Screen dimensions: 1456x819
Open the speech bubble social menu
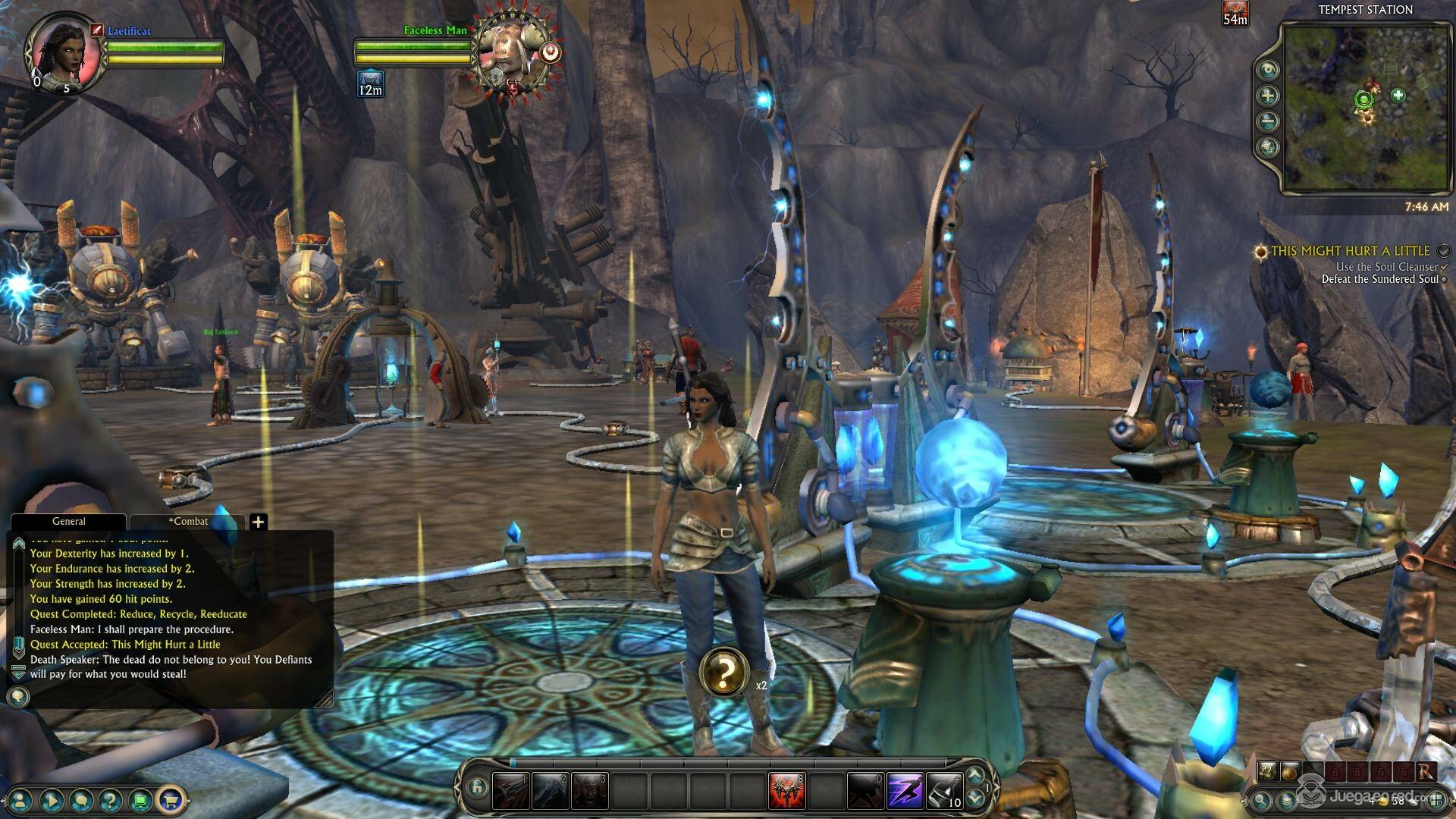click(81, 800)
